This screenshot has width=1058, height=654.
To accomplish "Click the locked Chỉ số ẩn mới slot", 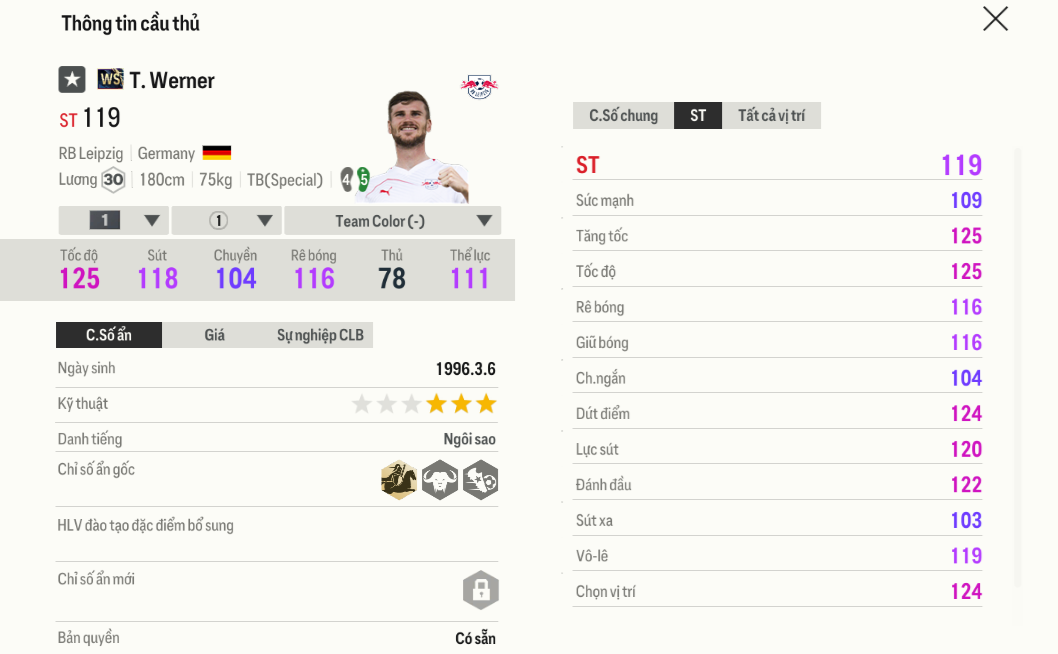I will coord(480,590).
